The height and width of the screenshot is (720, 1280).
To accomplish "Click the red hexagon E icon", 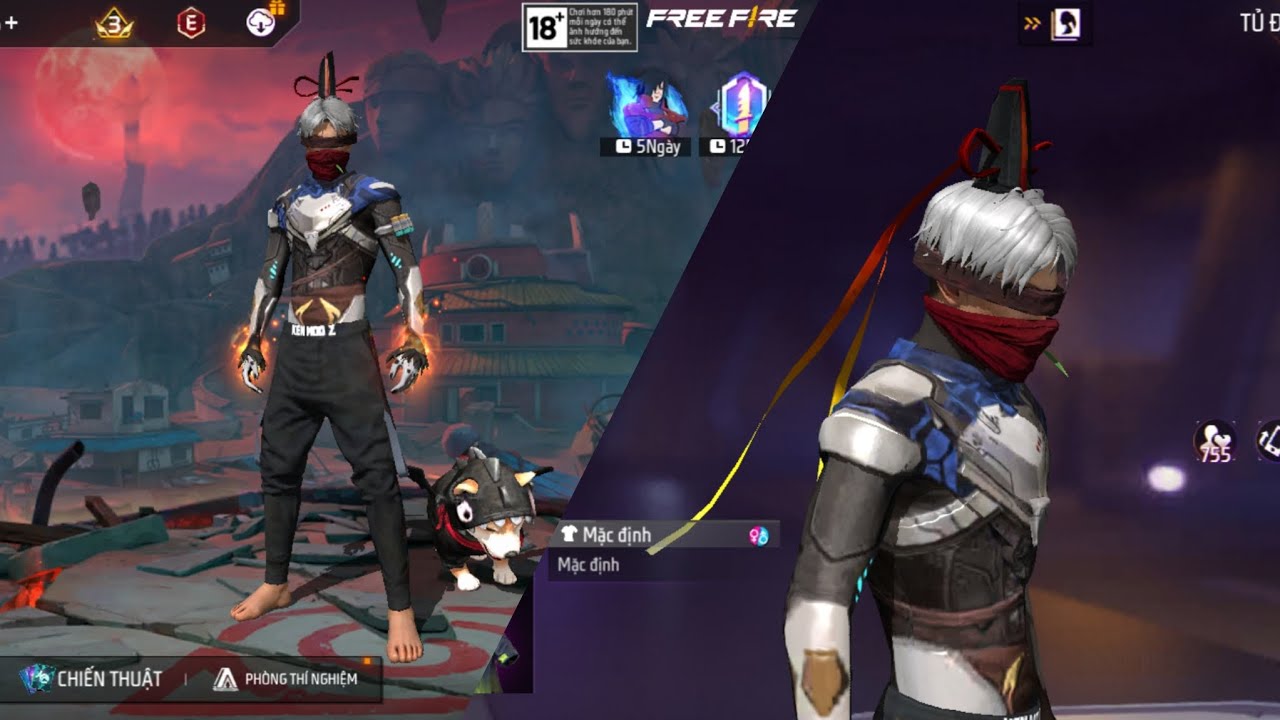I will [191, 22].
